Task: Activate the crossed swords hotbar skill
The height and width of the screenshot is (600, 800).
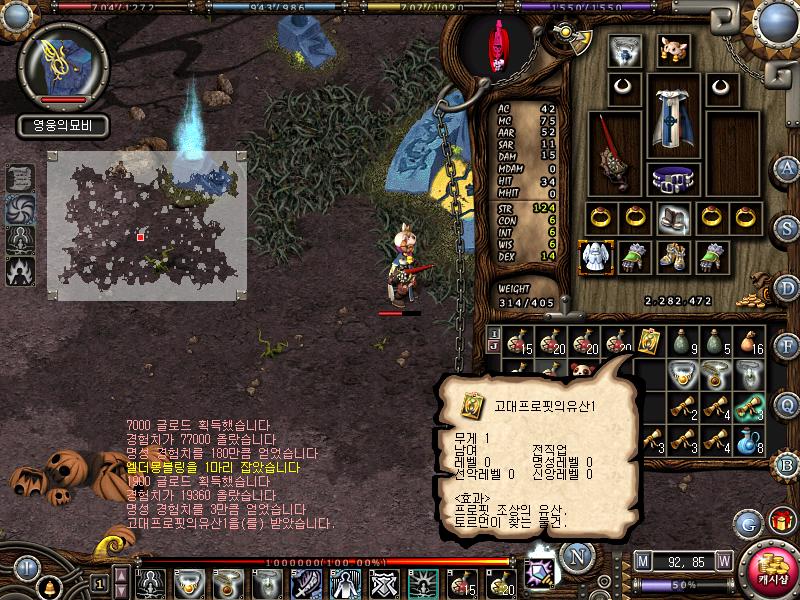Action: (385, 581)
